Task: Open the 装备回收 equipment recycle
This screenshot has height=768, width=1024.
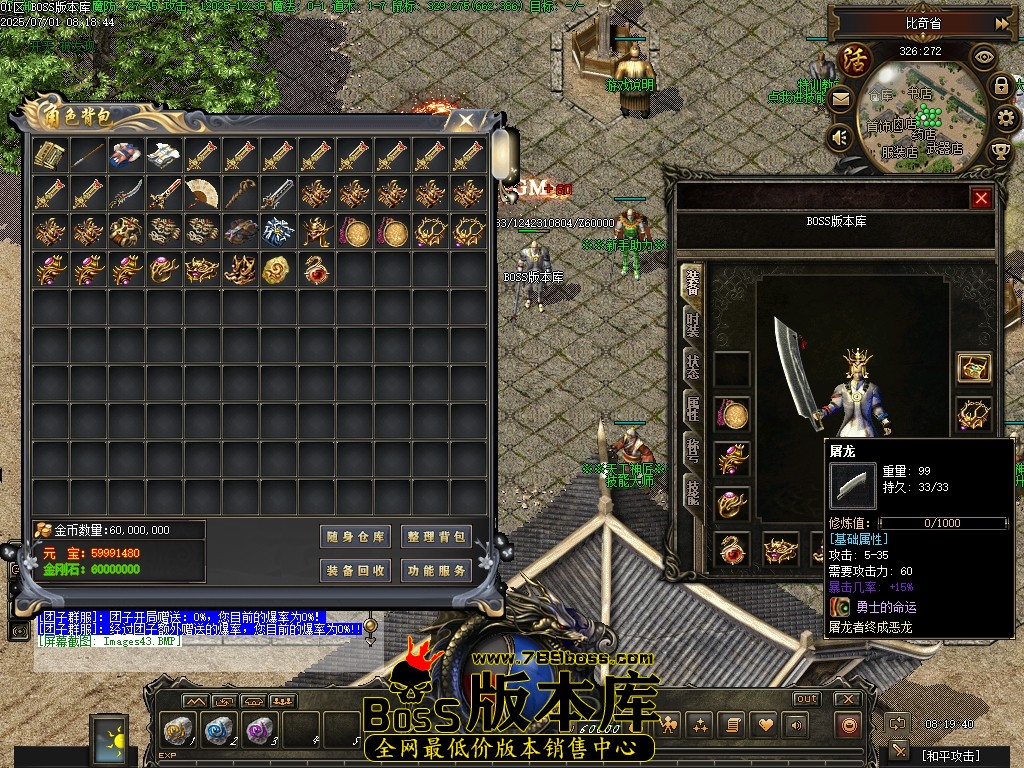Action: click(x=355, y=571)
